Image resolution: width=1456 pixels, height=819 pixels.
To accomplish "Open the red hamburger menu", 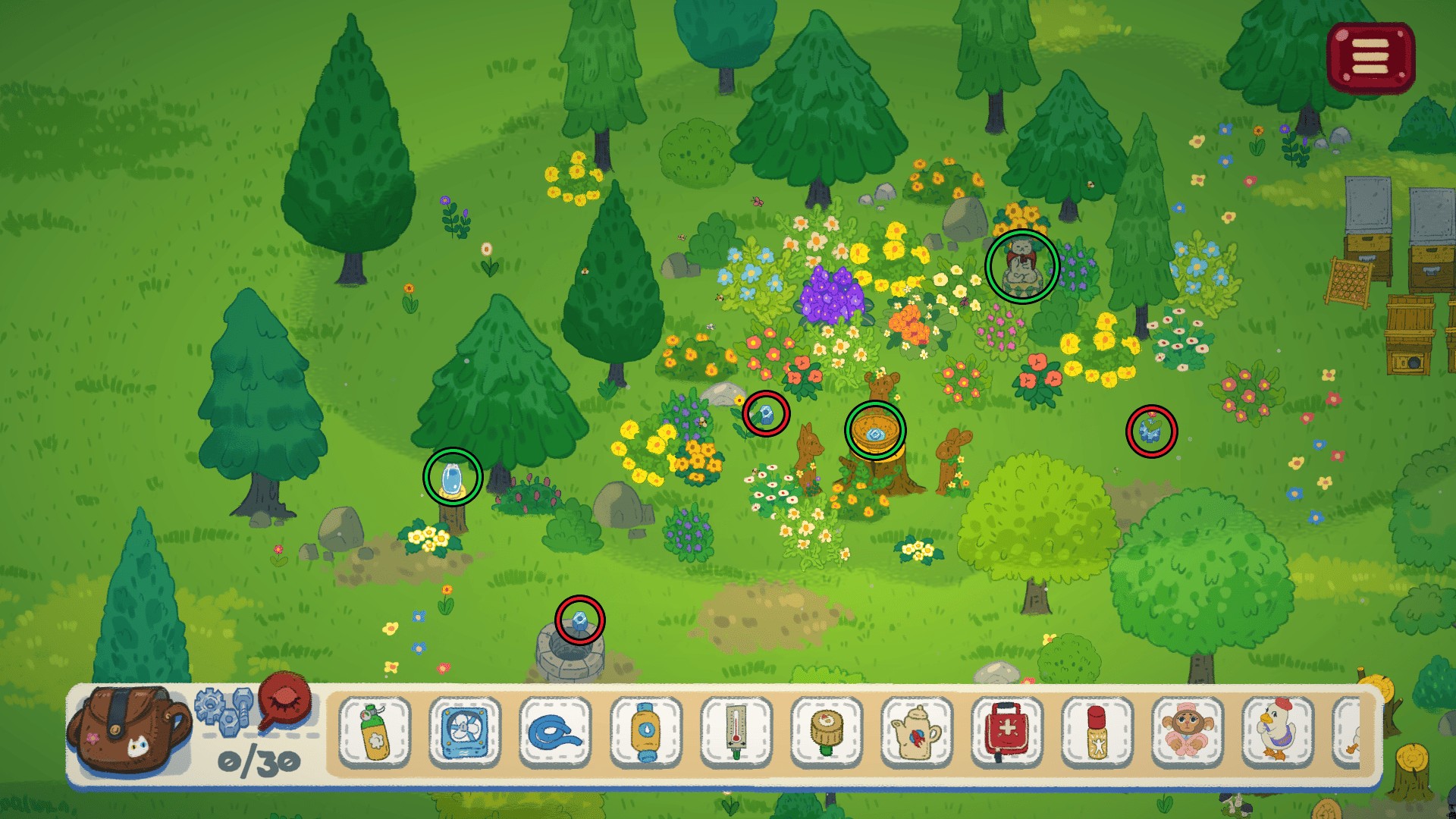I will (1370, 58).
